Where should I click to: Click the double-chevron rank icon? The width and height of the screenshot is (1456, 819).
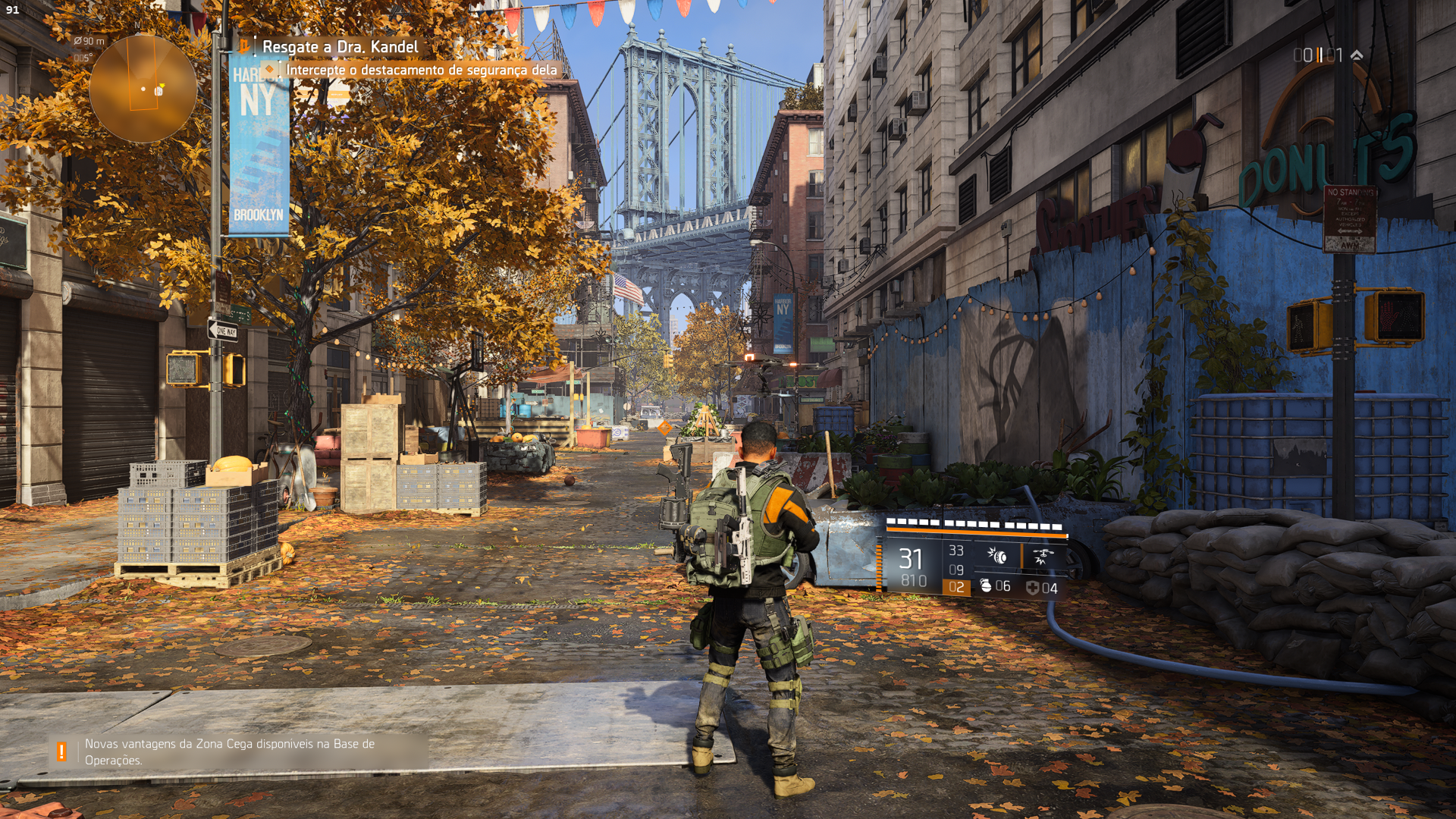pos(1357,55)
